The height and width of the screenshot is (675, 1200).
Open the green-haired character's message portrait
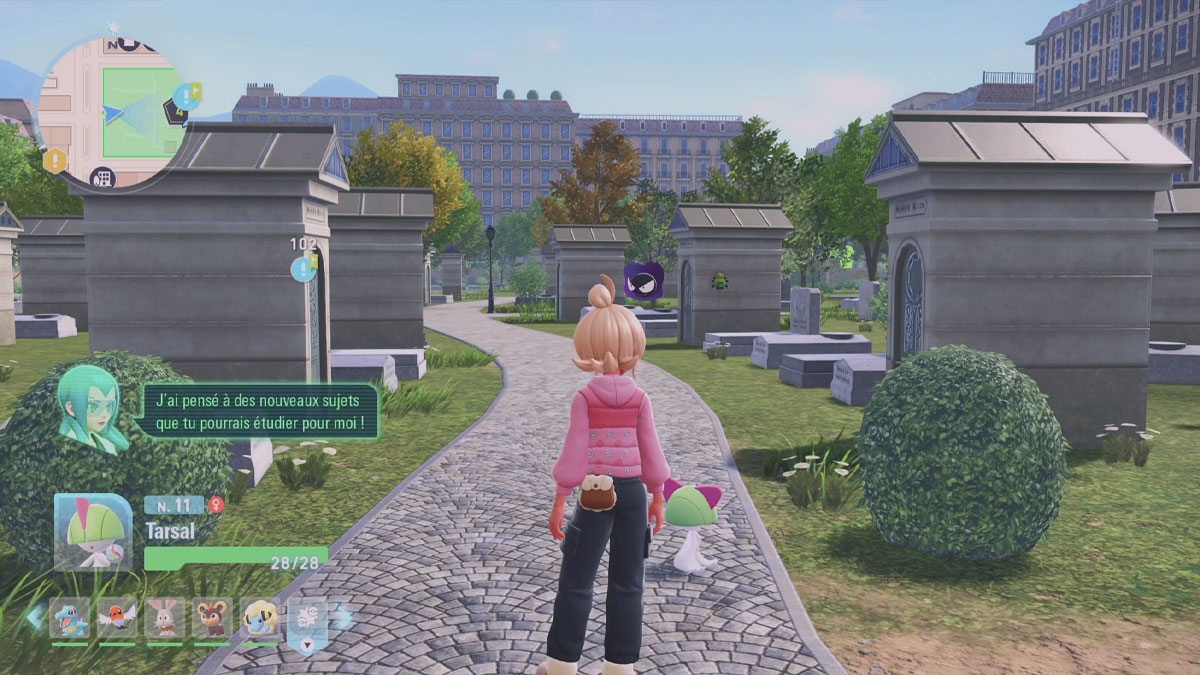pos(93,406)
